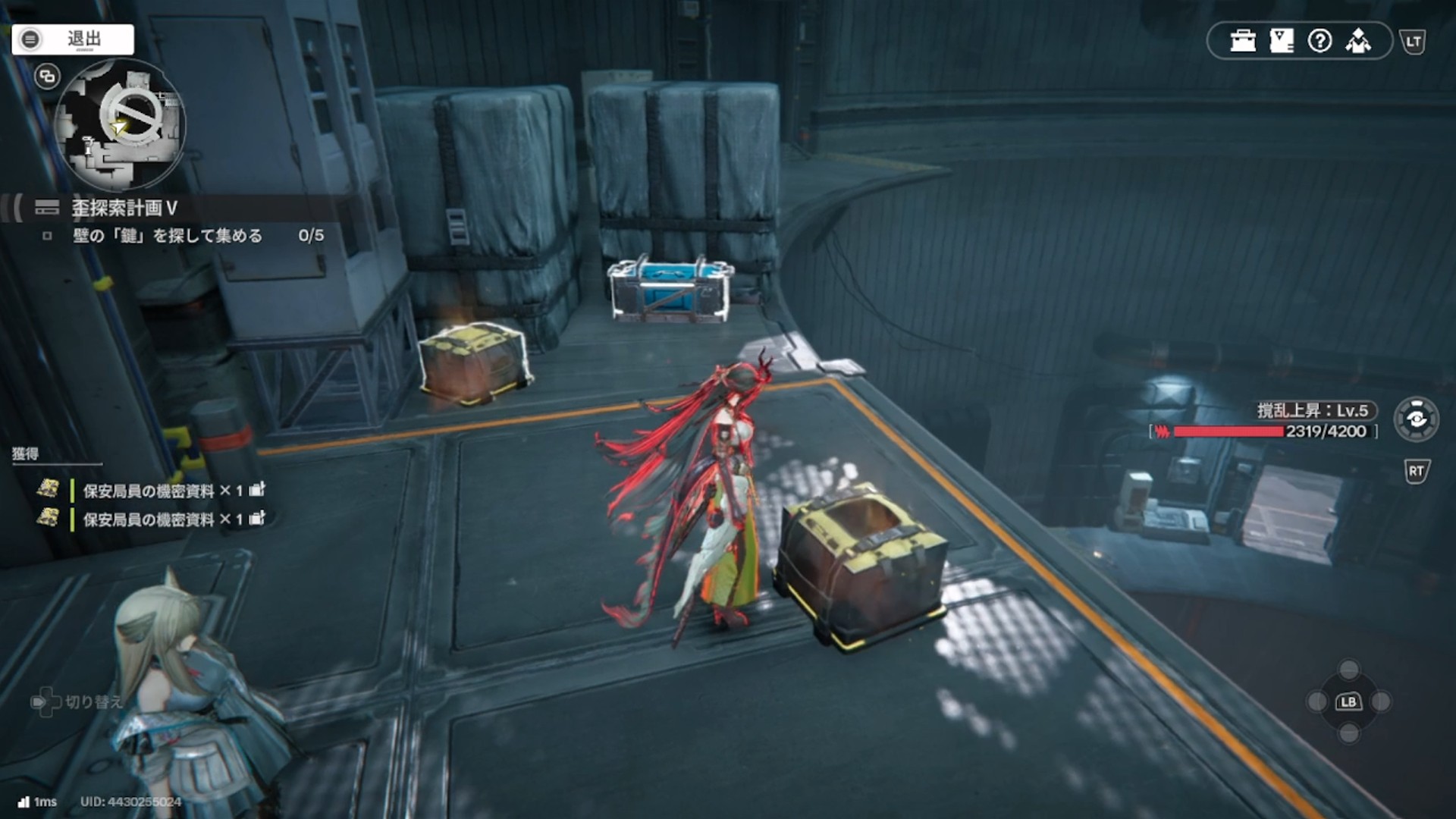Image resolution: width=1456 pixels, height=819 pixels.
Task: Show help via the question mark icon
Action: [x=1320, y=41]
